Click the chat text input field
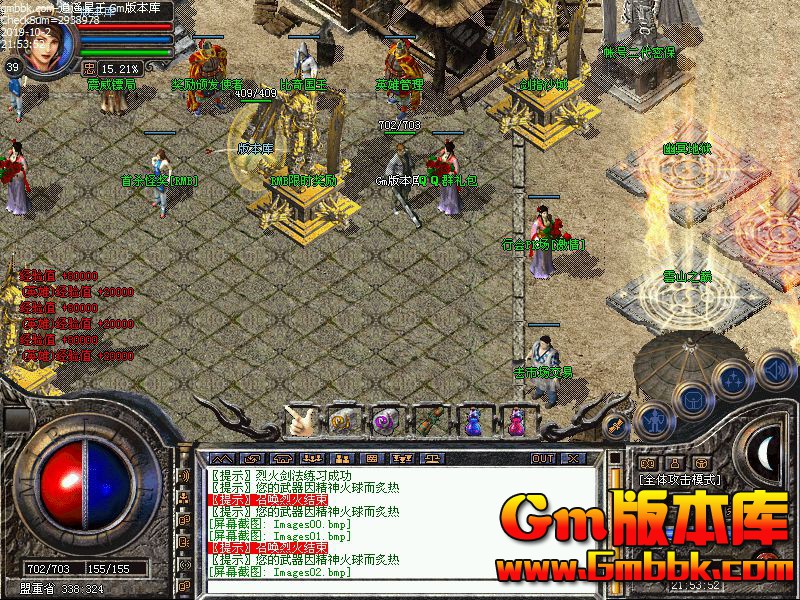800x600 pixels. click(400, 589)
